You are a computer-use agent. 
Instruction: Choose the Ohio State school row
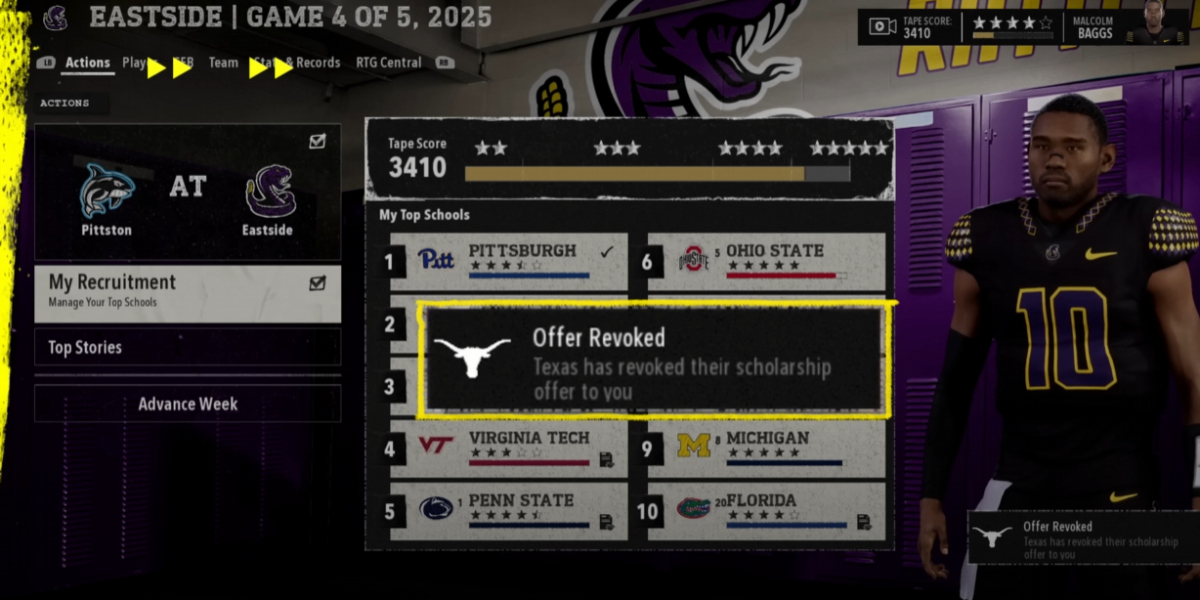(767, 261)
